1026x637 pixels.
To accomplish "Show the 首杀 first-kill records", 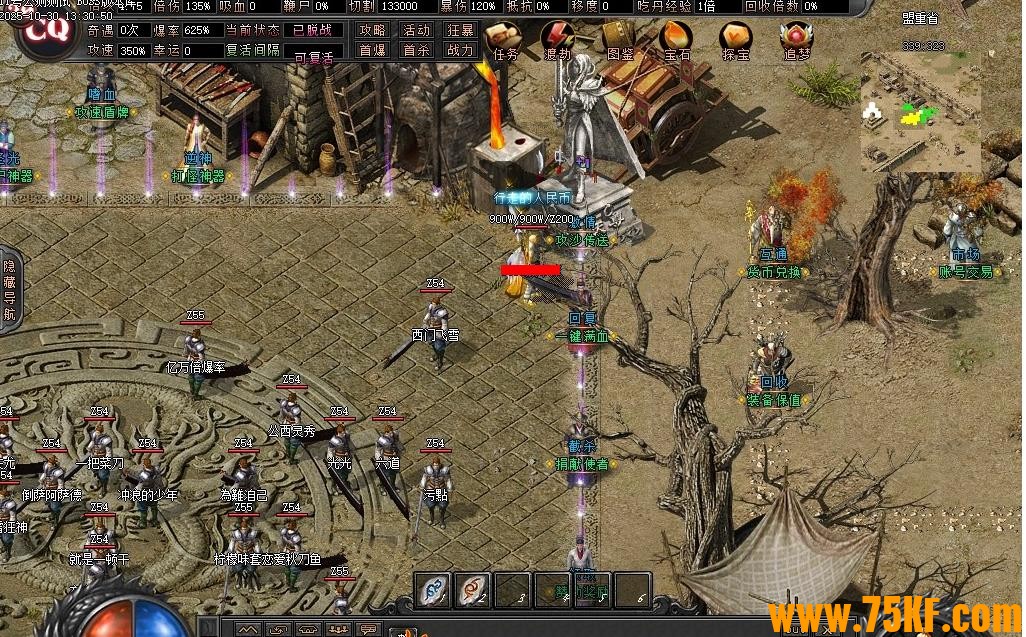I will coord(416,50).
